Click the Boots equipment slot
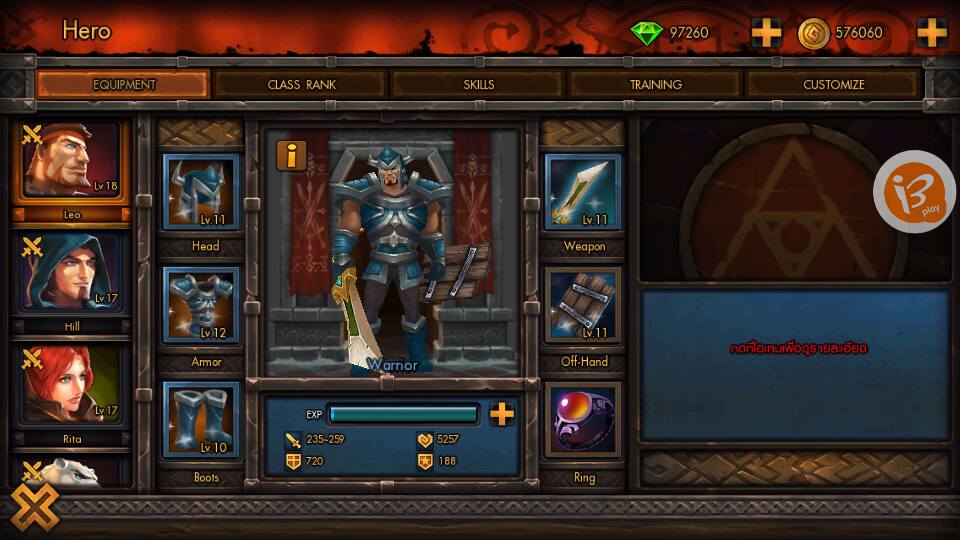Screen dimensions: 960x540 [x=201, y=421]
